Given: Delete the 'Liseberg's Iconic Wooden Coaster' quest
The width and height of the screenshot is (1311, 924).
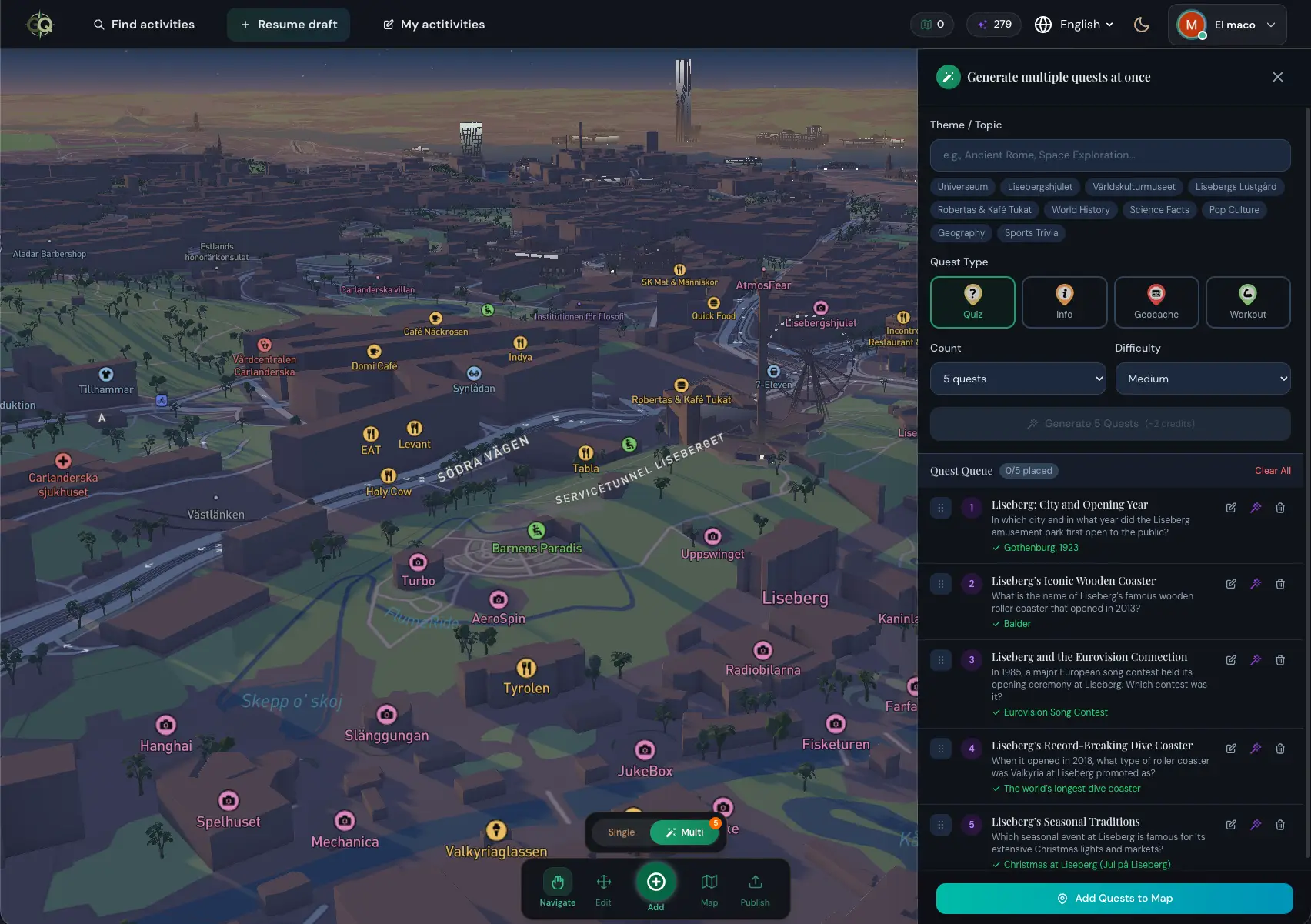Looking at the screenshot, I should click(1280, 584).
